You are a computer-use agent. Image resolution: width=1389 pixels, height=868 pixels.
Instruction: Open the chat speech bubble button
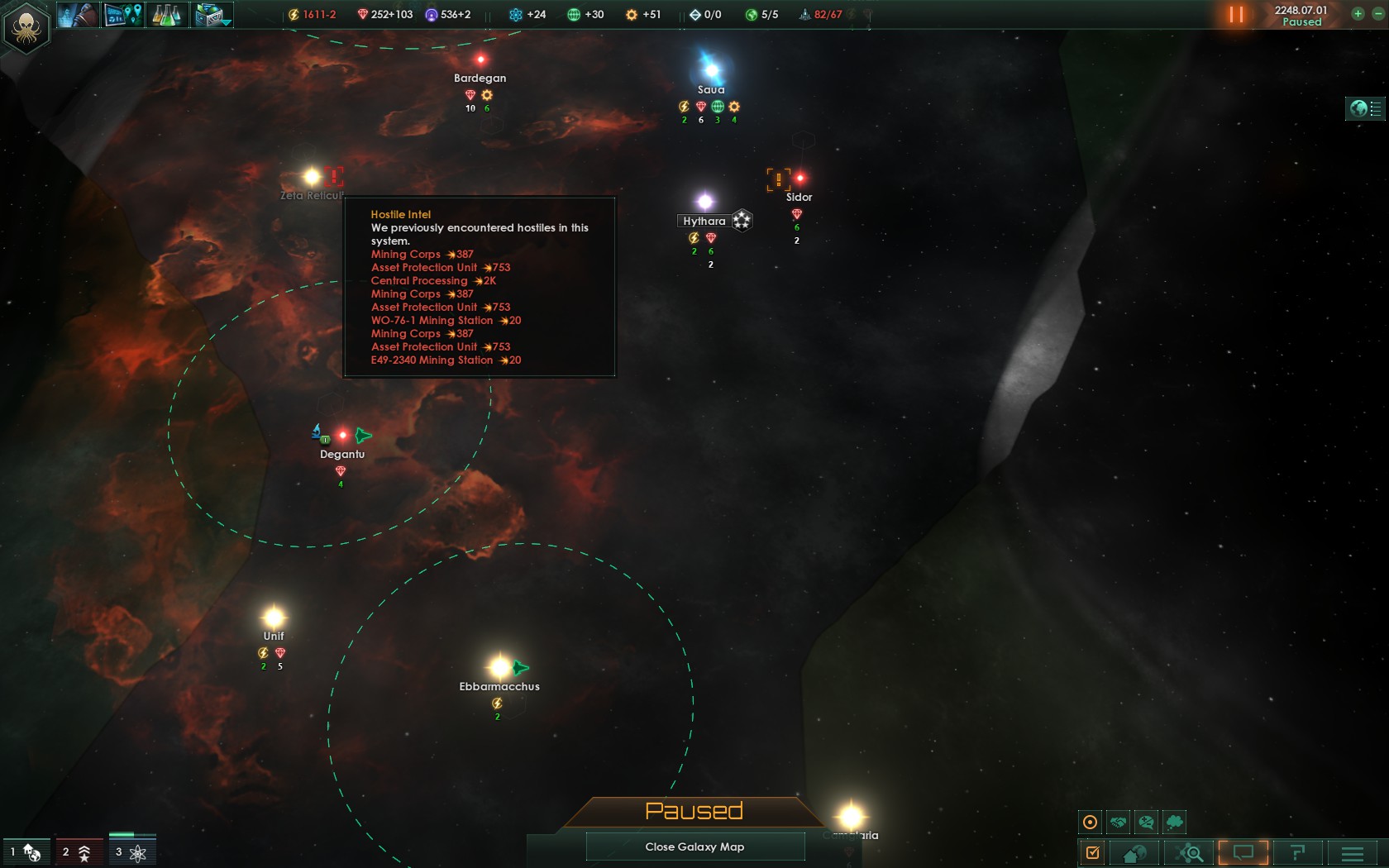[x=1243, y=852]
